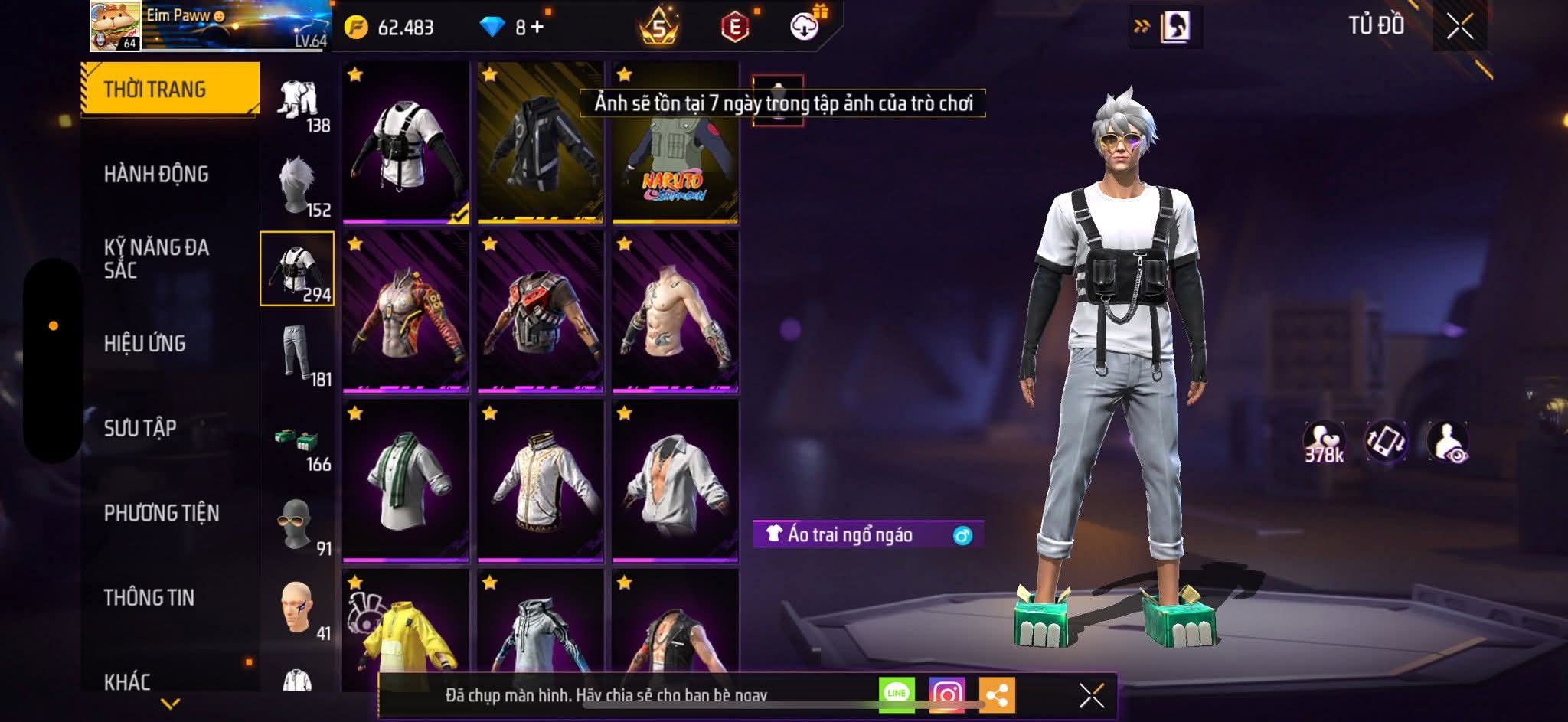1568x722 pixels.
Task: Close the TỦ ĐỒ wardrobe screen
Action: pos(1459,28)
